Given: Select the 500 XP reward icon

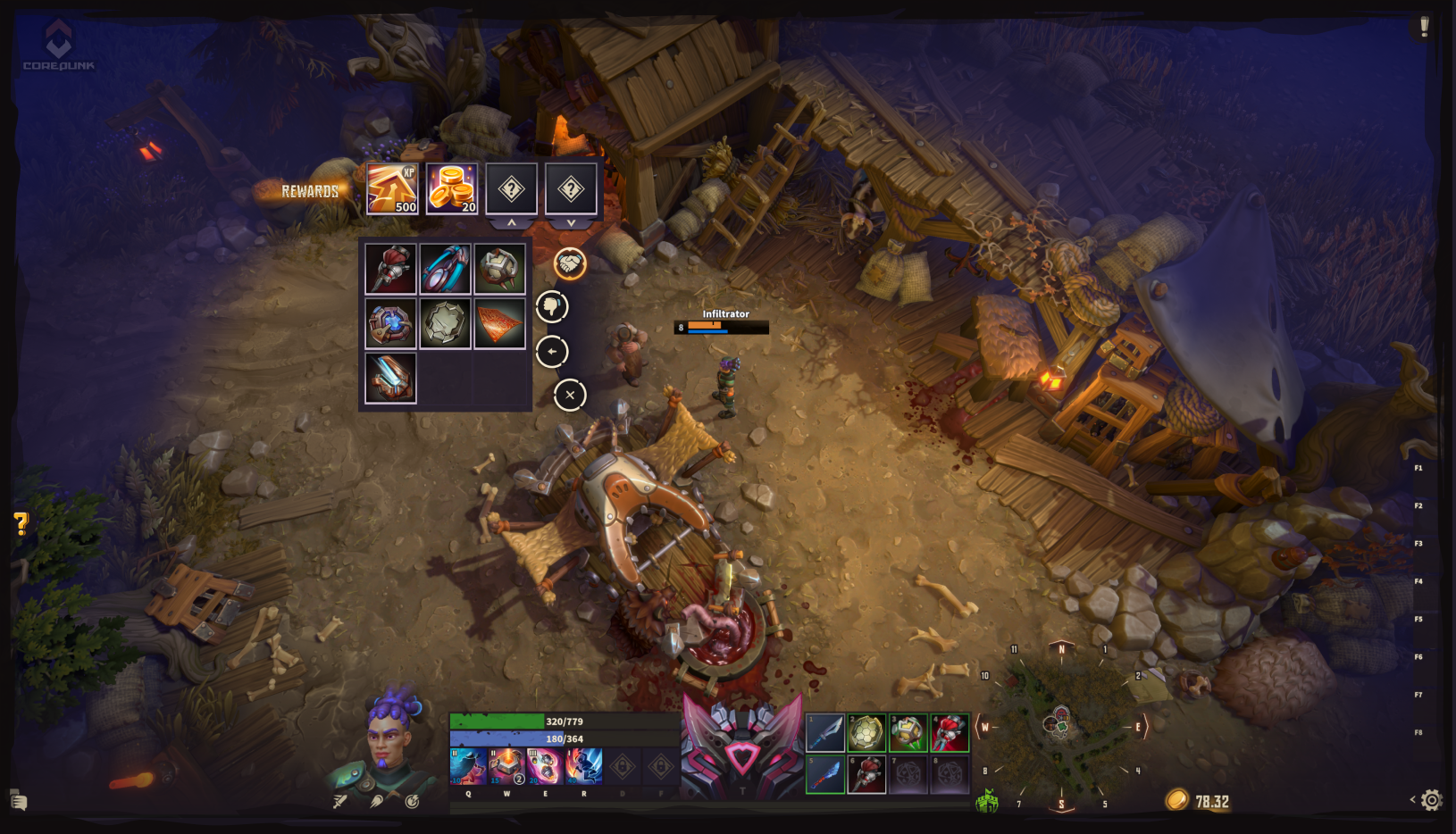Looking at the screenshot, I should tap(392, 188).
